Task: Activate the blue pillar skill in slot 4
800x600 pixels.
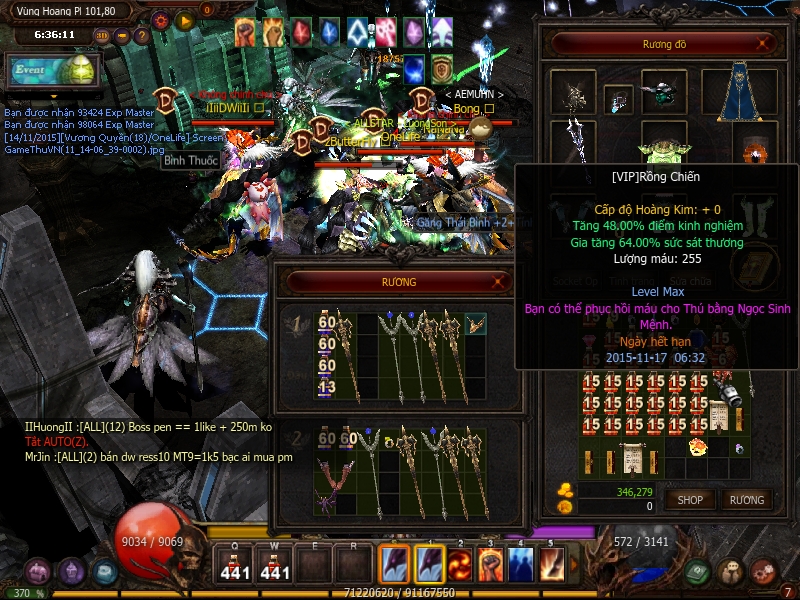Action: tap(520, 564)
